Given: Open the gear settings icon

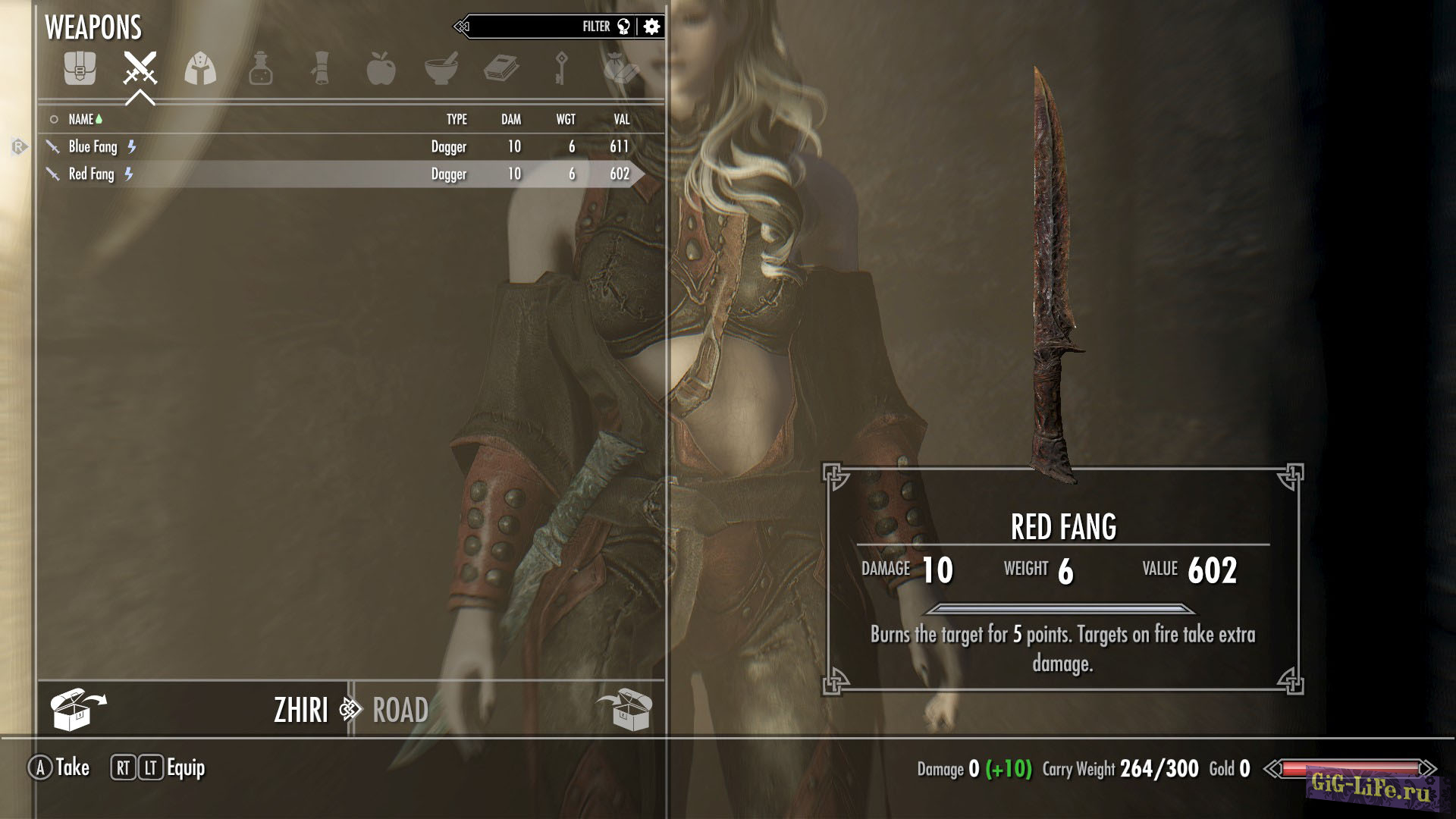Looking at the screenshot, I should point(651,27).
